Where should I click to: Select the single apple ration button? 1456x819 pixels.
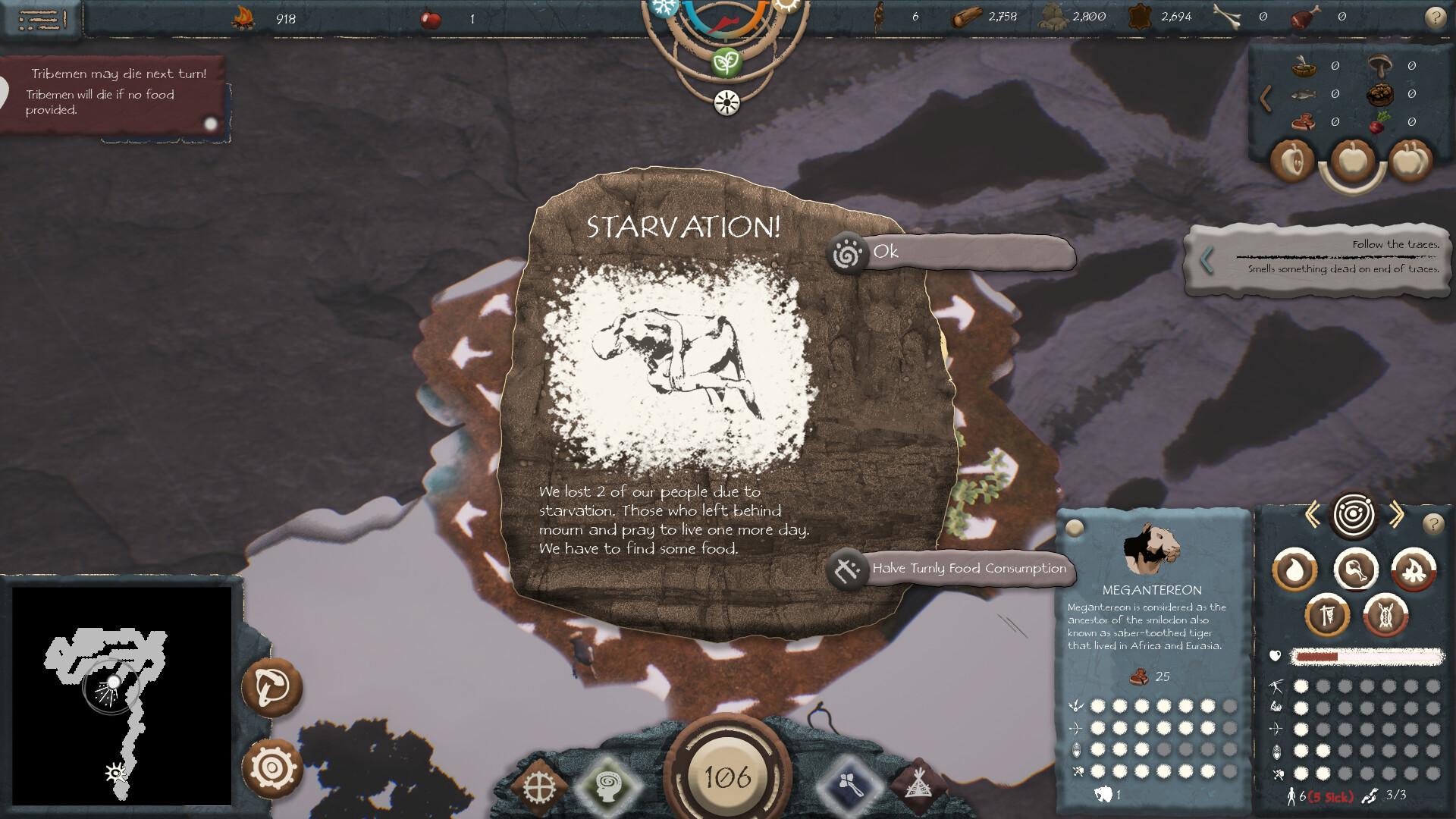tap(1353, 160)
